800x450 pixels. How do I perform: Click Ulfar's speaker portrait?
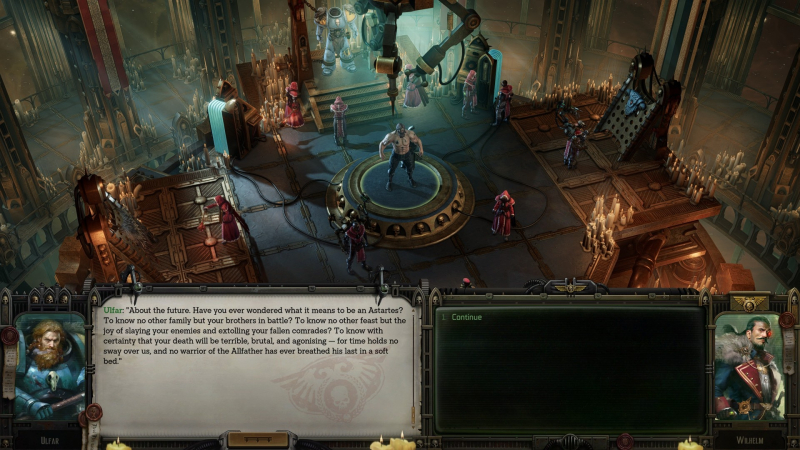[x=49, y=366]
